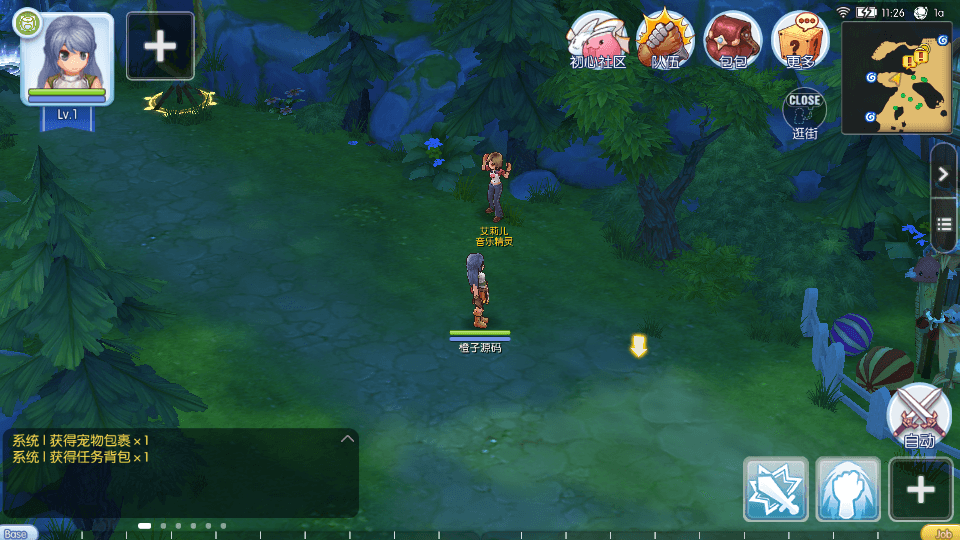The image size is (960, 540).
Task: Select the Job experience label
Action: 941,533
